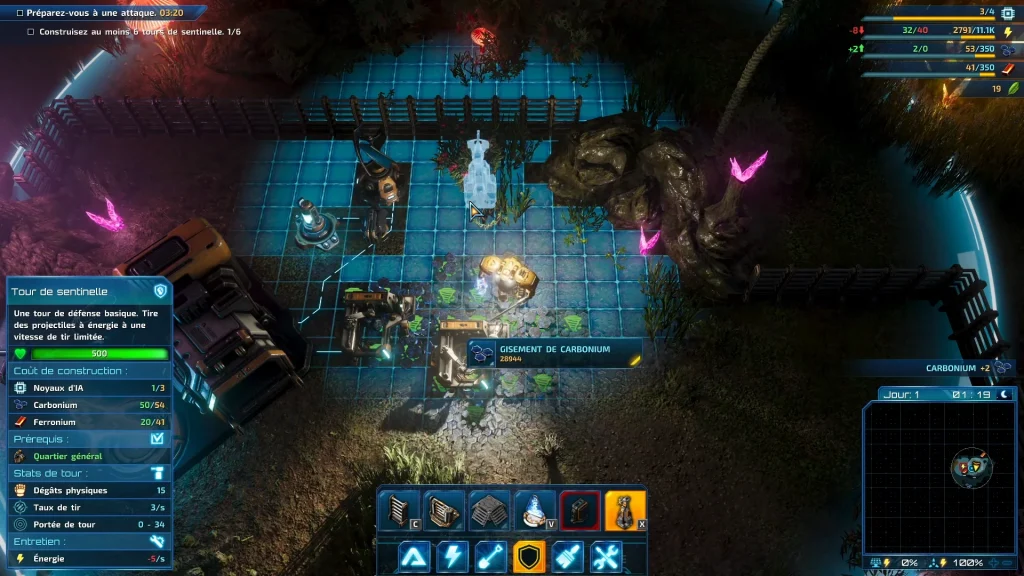Choose the gate structure in the build bar
The height and width of the screenshot is (576, 1024).
pyautogui.click(x=444, y=510)
